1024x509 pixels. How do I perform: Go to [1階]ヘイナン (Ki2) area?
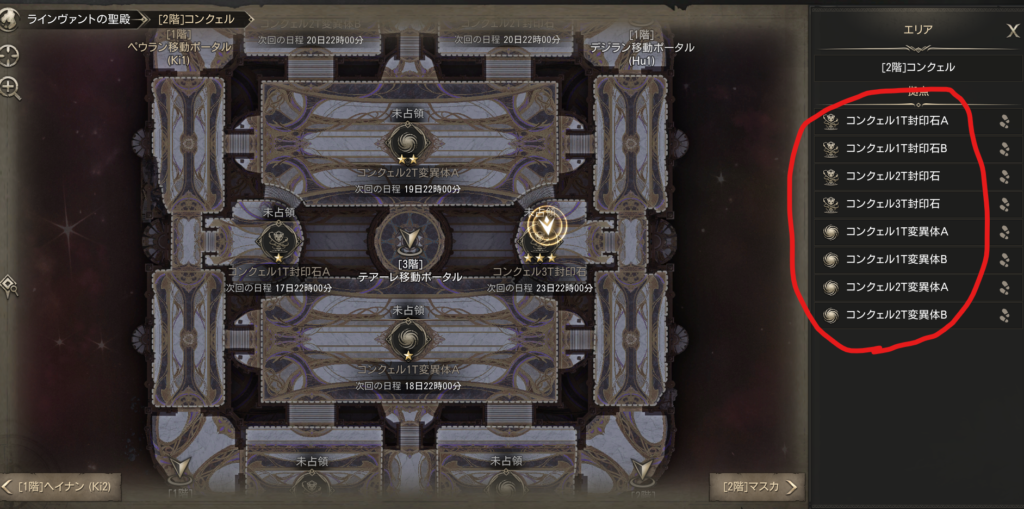coord(61,487)
